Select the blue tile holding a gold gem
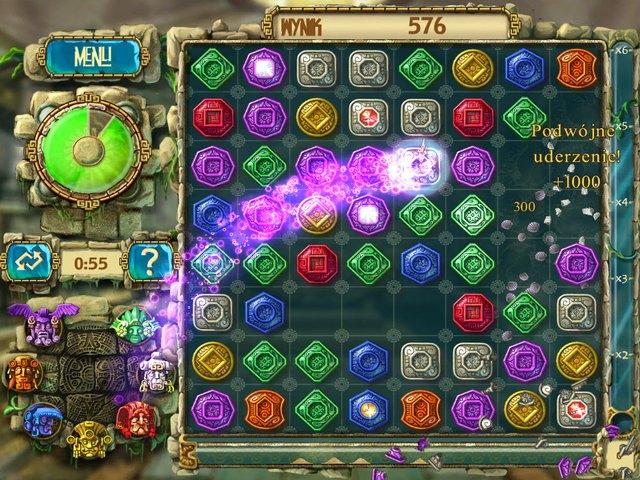Image resolution: width=640 pixels, height=480 pixels. click(367, 410)
